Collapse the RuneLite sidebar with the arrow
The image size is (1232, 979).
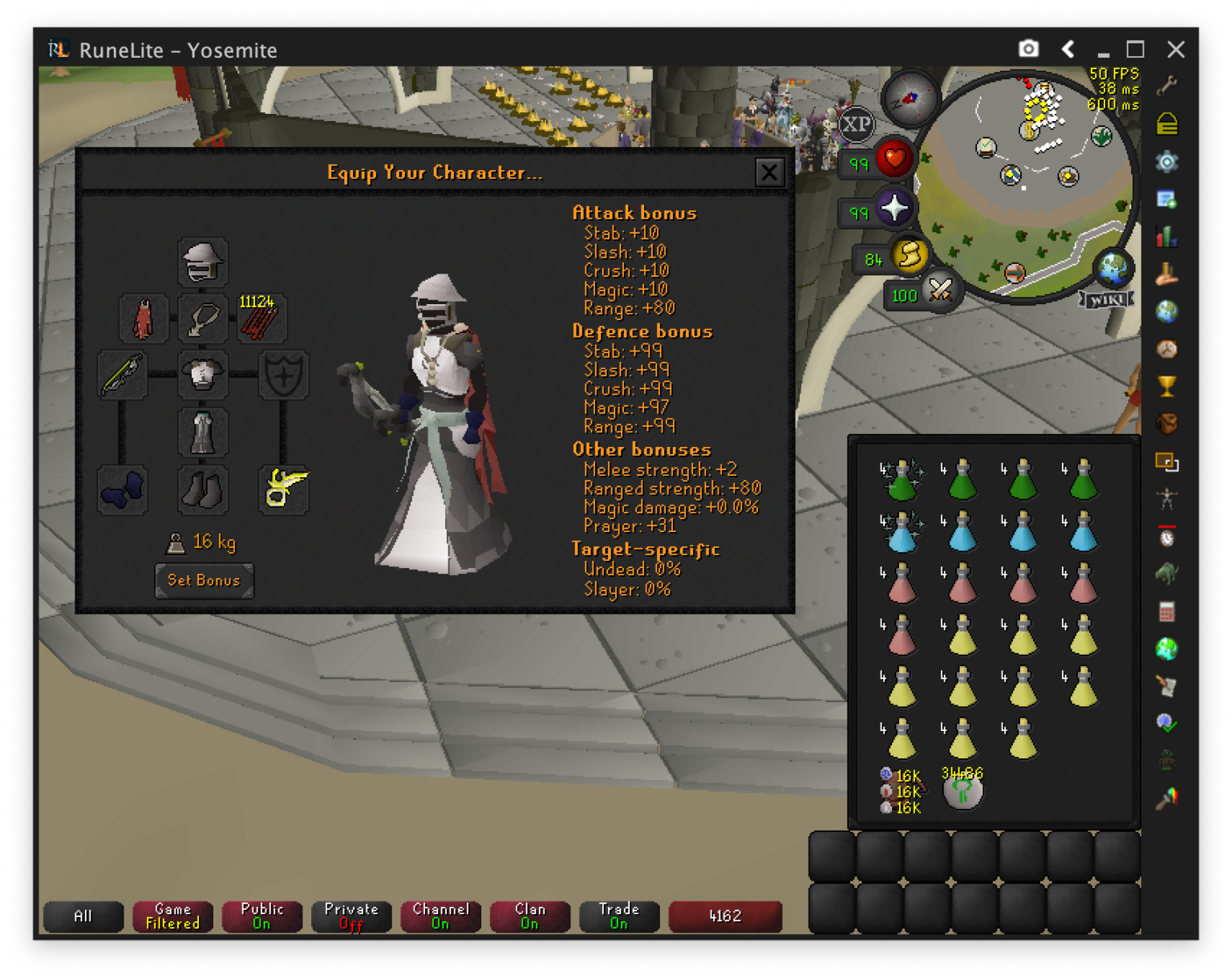[1068, 49]
